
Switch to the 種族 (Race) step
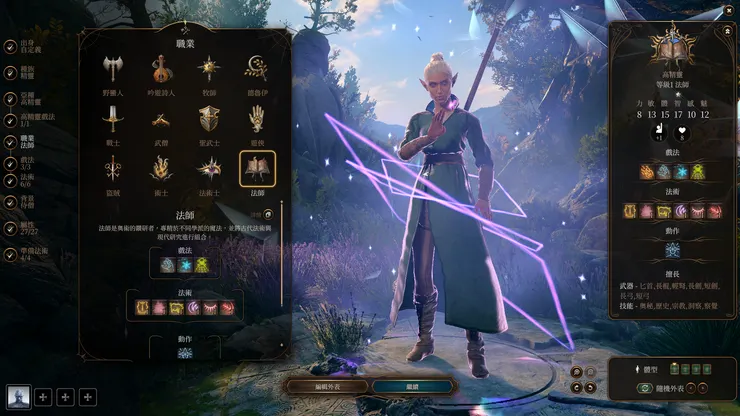tap(26, 72)
